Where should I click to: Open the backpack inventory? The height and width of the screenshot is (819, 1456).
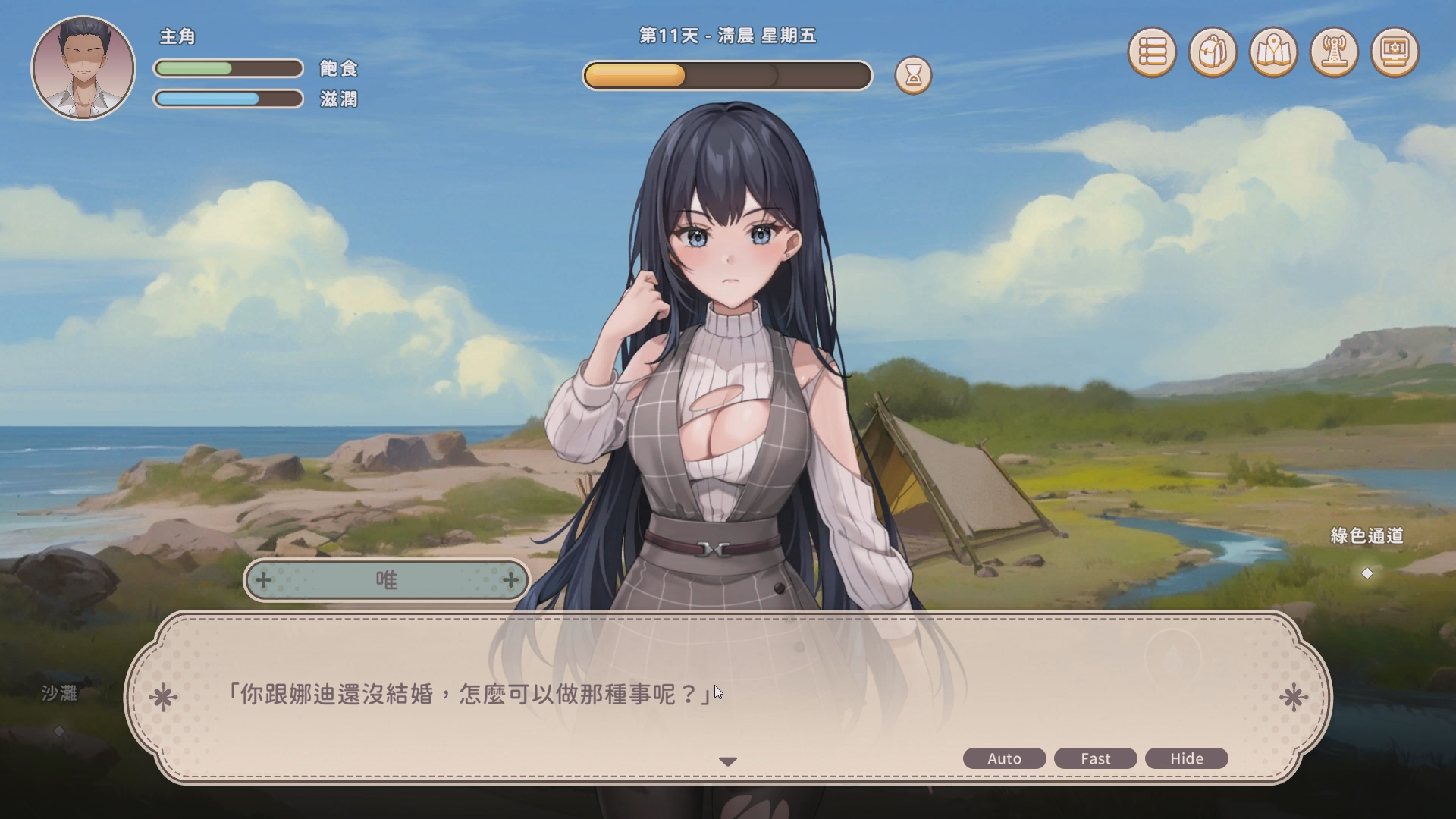pyautogui.click(x=1213, y=52)
